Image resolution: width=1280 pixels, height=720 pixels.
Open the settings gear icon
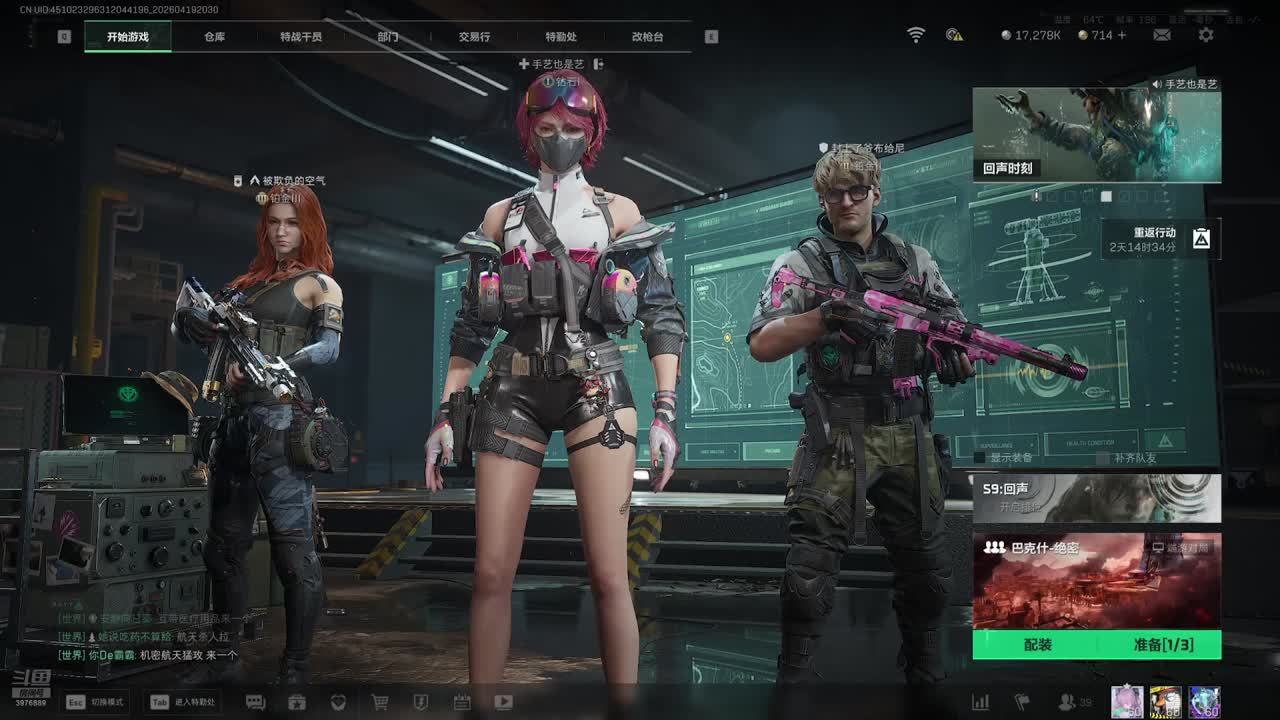pyautogui.click(x=1206, y=35)
